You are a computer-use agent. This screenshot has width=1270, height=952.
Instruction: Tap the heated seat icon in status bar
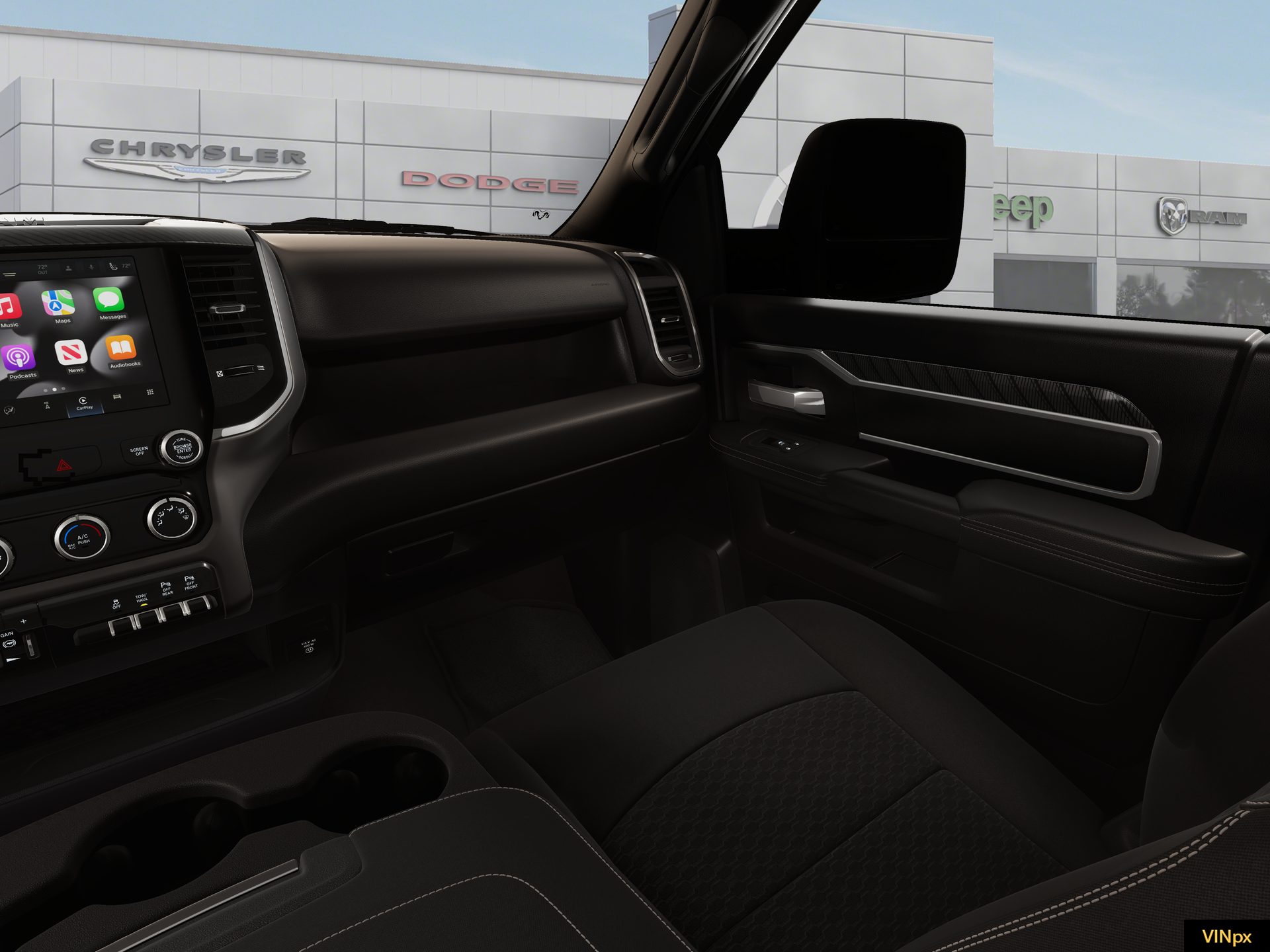pos(114,266)
